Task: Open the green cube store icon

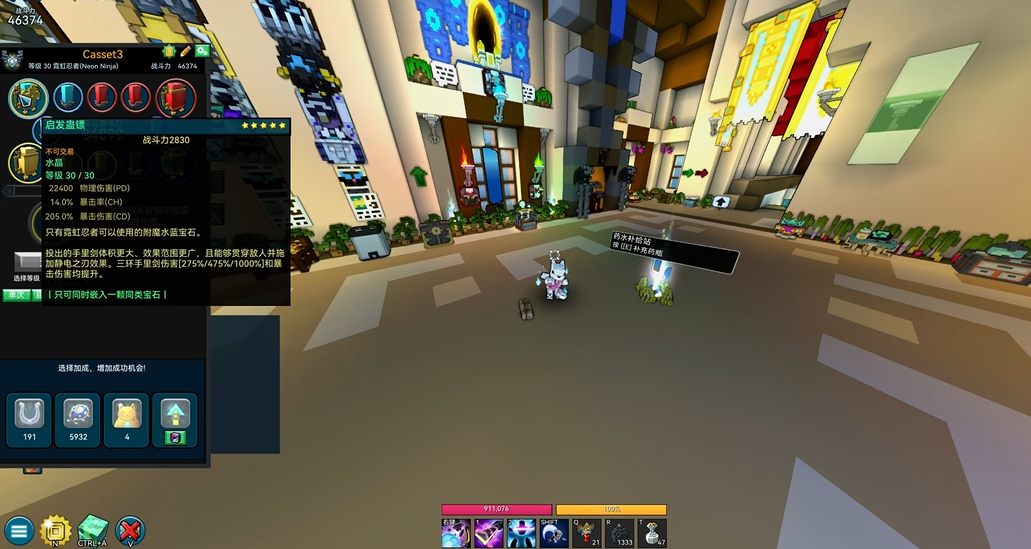Action: (93, 530)
